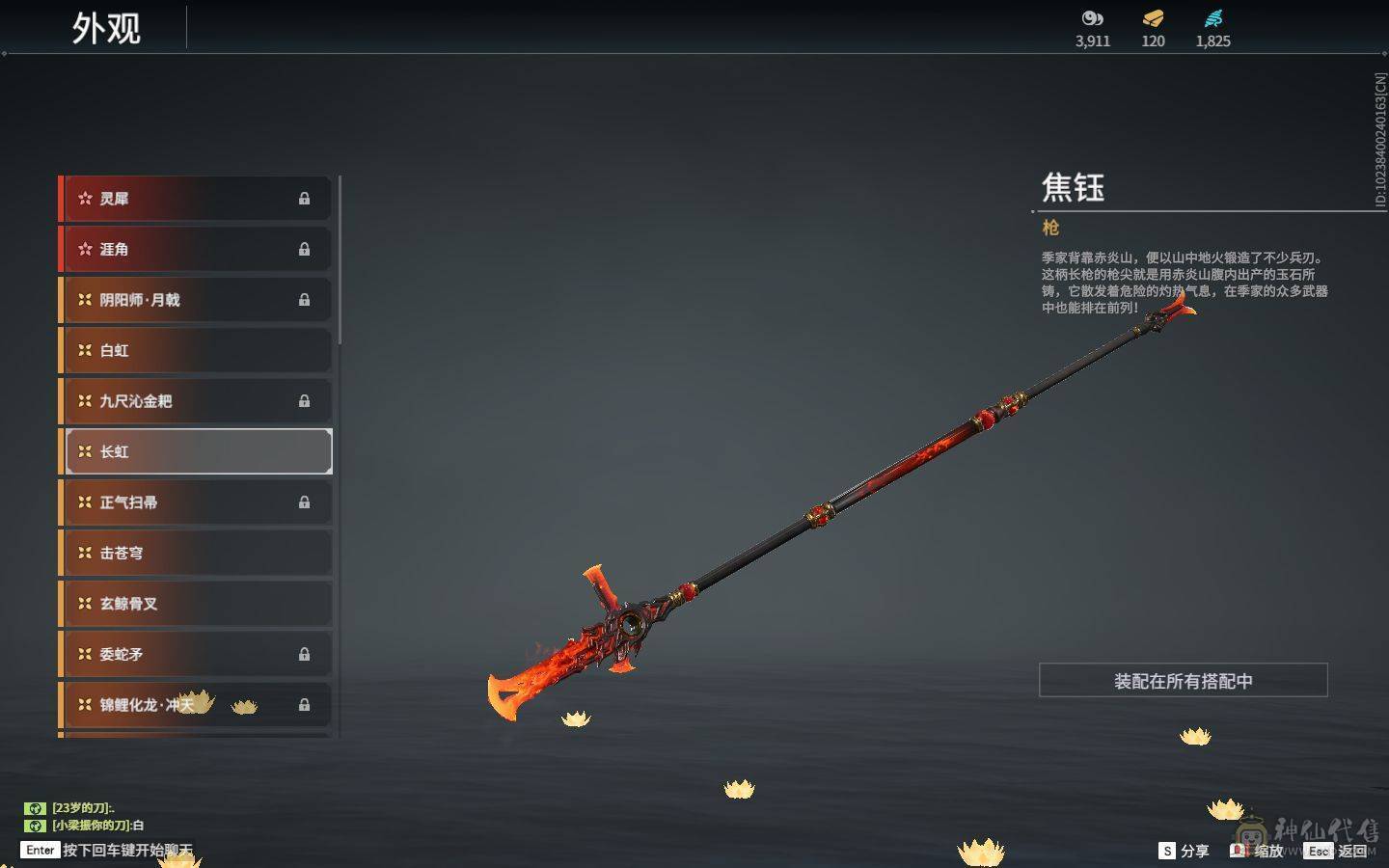Choose the highlighted 长虹 skin
The image size is (1389, 868).
point(196,451)
